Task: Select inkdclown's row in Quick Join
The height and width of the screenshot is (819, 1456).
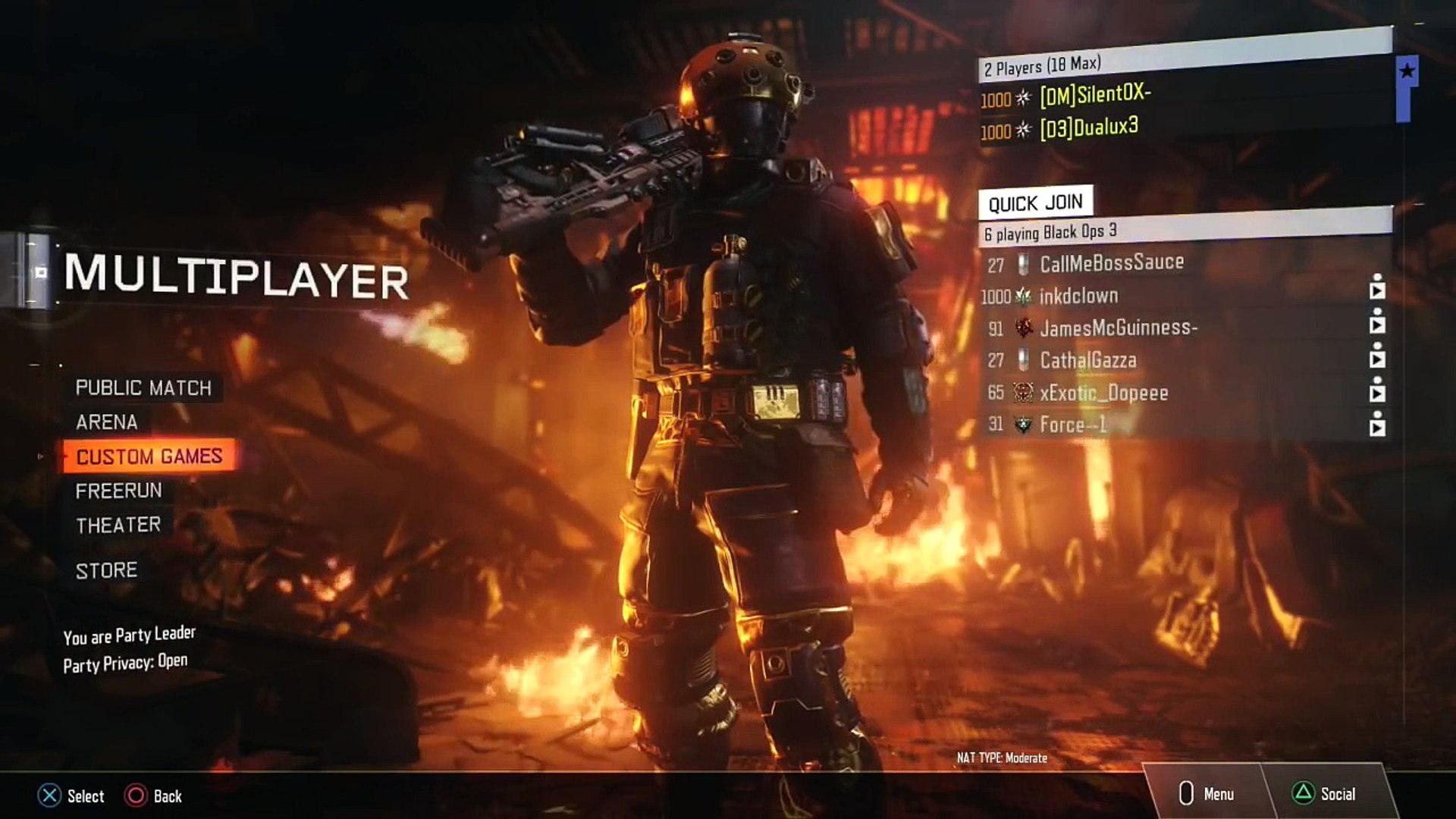Action: [x=1078, y=296]
